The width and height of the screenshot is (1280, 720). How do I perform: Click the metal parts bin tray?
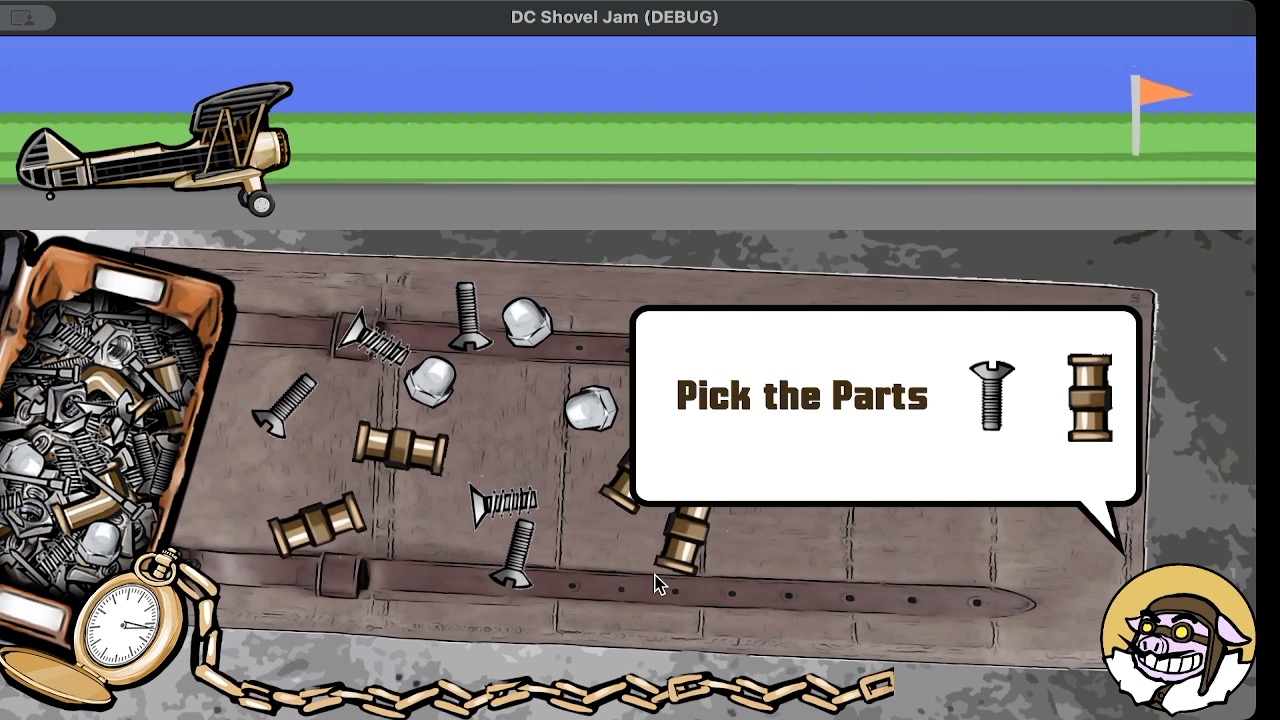[105, 420]
